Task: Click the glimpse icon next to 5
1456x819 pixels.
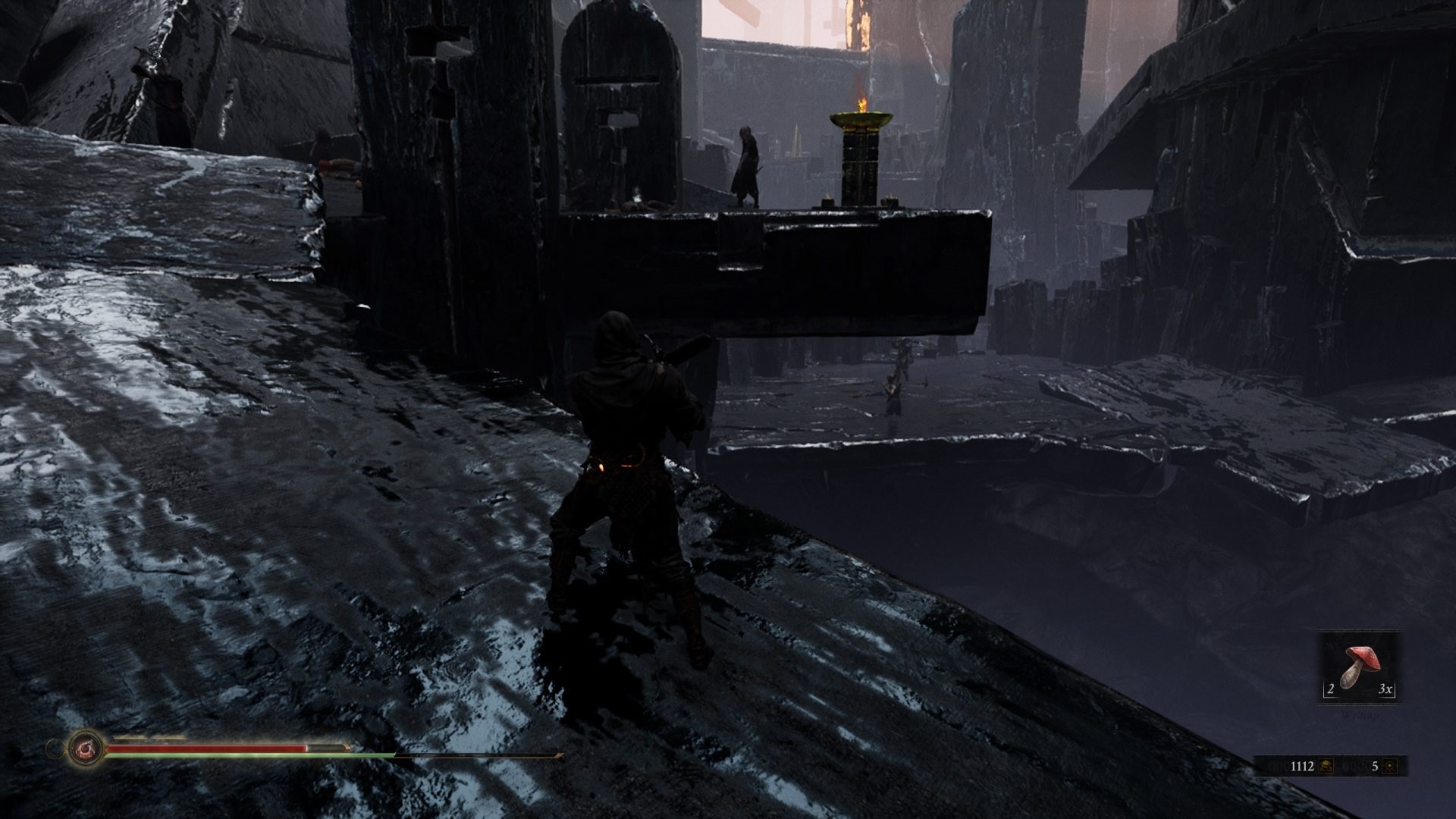Action: (x=1389, y=767)
